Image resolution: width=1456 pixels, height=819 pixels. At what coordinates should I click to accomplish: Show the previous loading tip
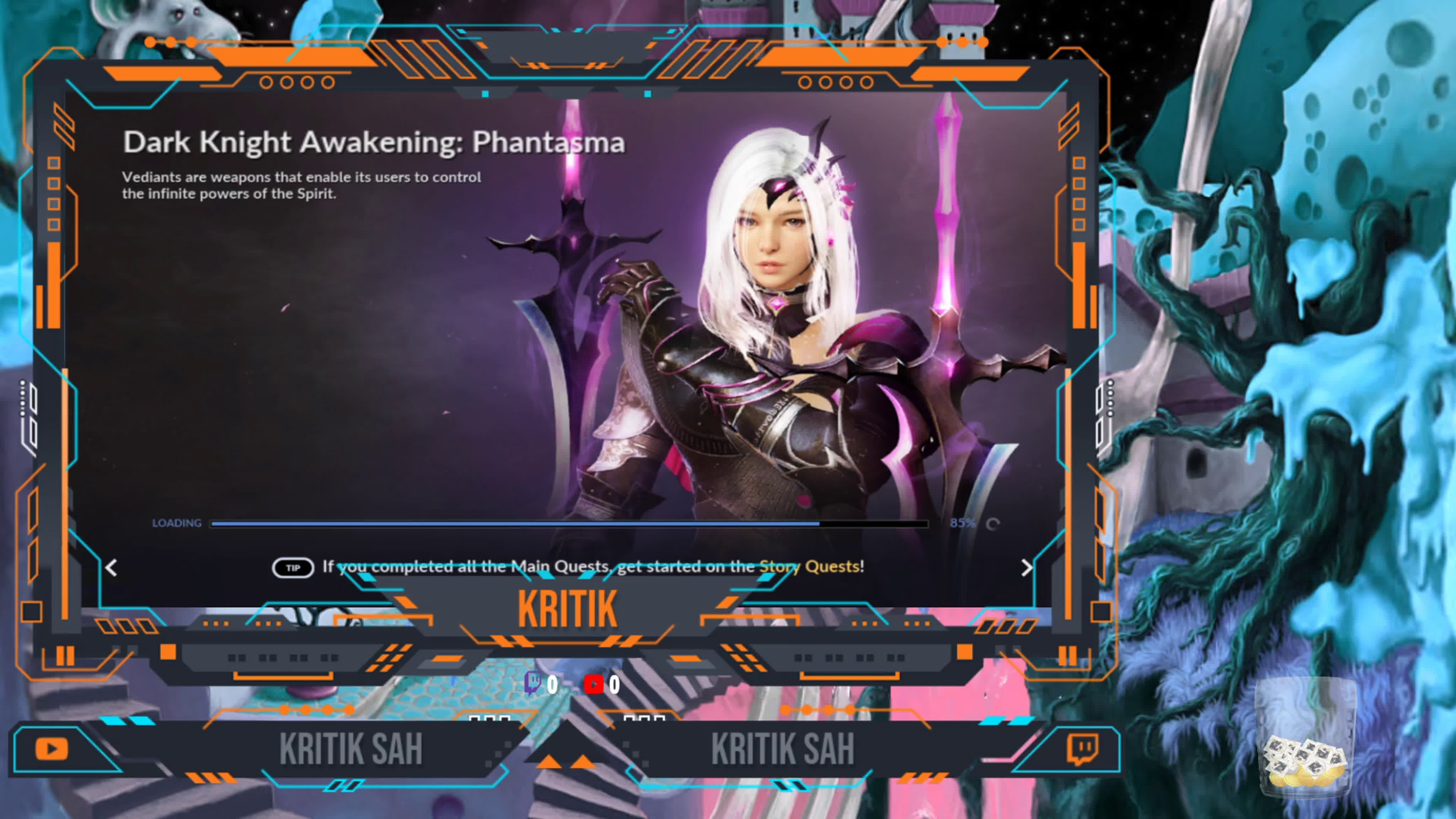111,567
